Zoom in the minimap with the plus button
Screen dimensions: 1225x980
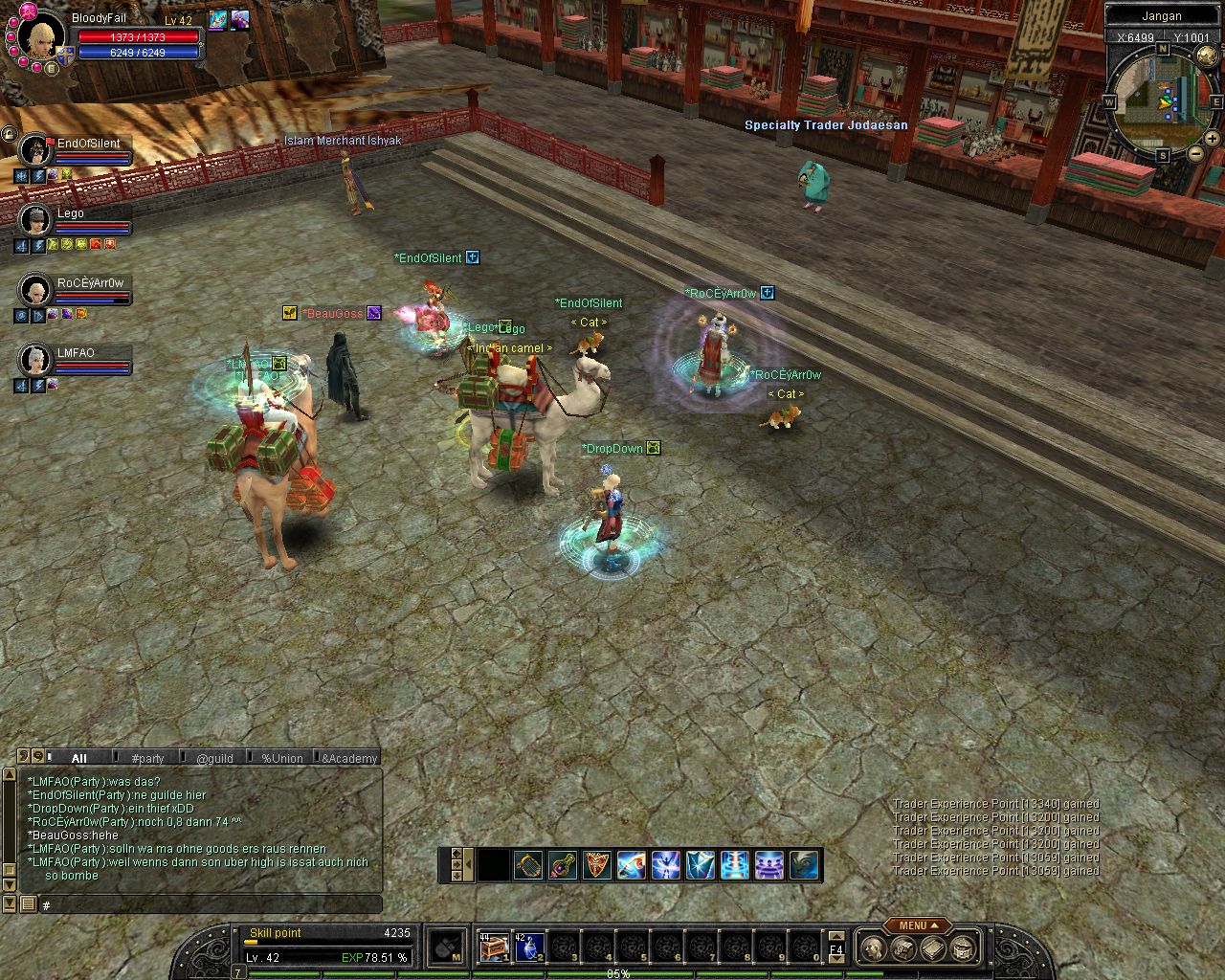pyautogui.click(x=1212, y=139)
